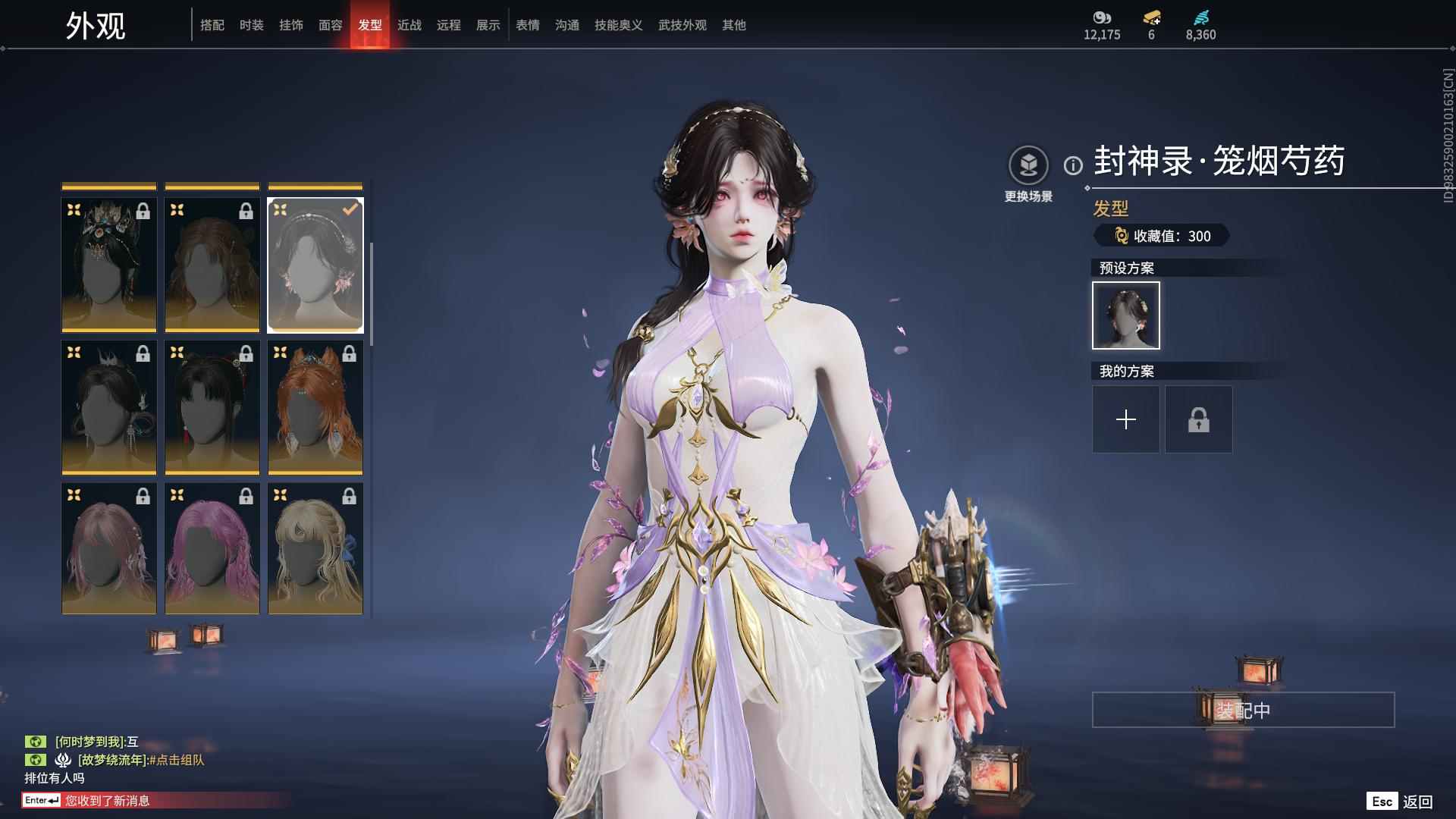Open the new message chat notification

[106, 800]
